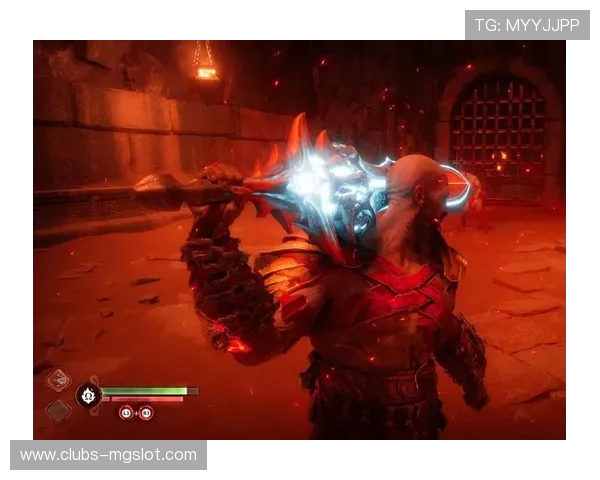Click the Spartan Rage omega icon
The image size is (600, 480).
point(88,395)
